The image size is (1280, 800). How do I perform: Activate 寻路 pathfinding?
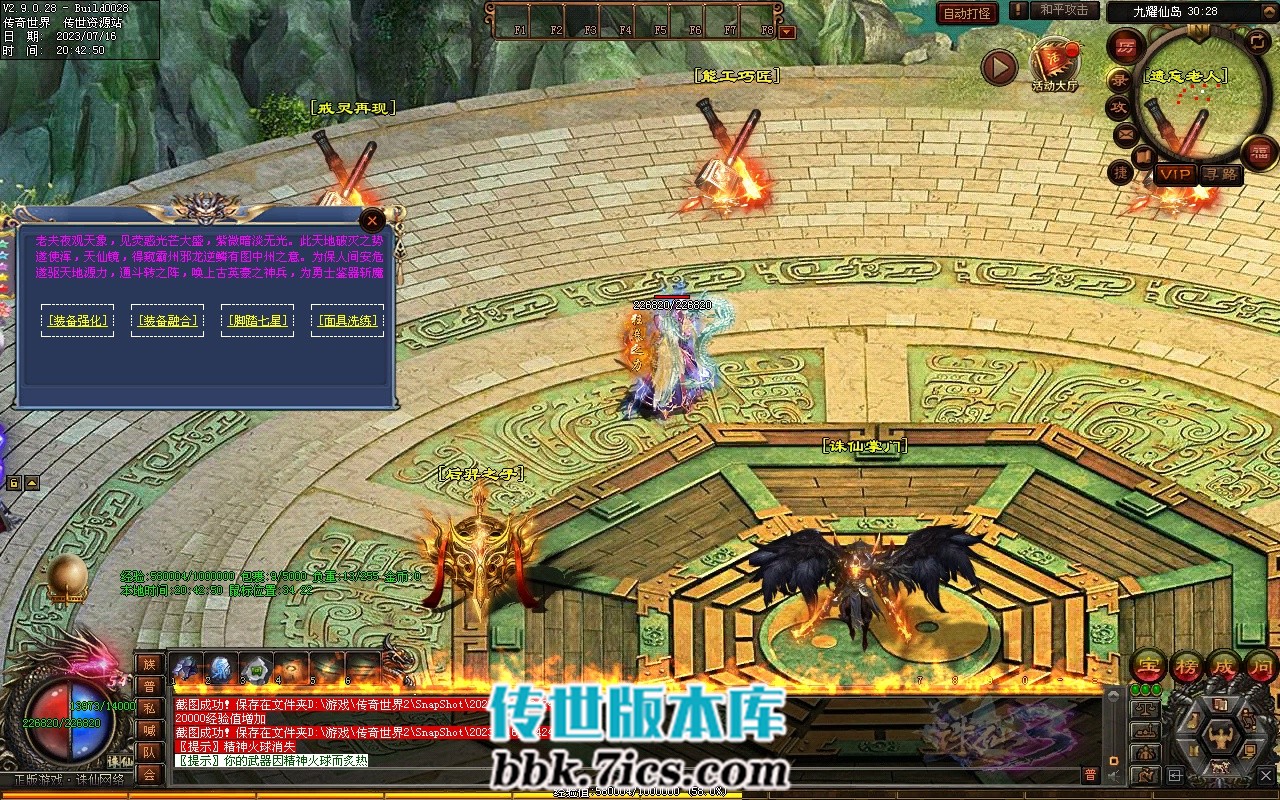click(1219, 174)
